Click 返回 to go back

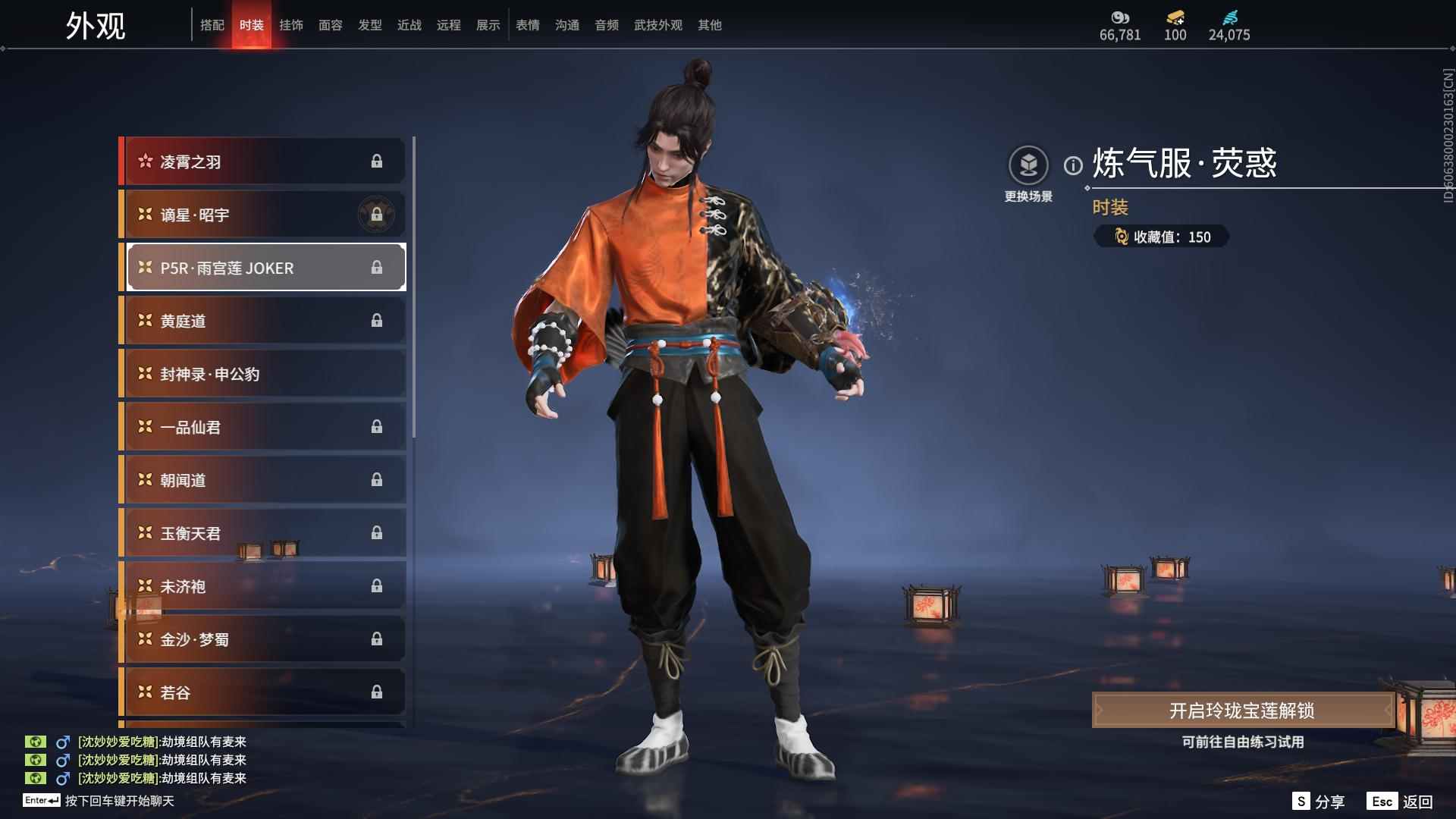(x=1401, y=802)
